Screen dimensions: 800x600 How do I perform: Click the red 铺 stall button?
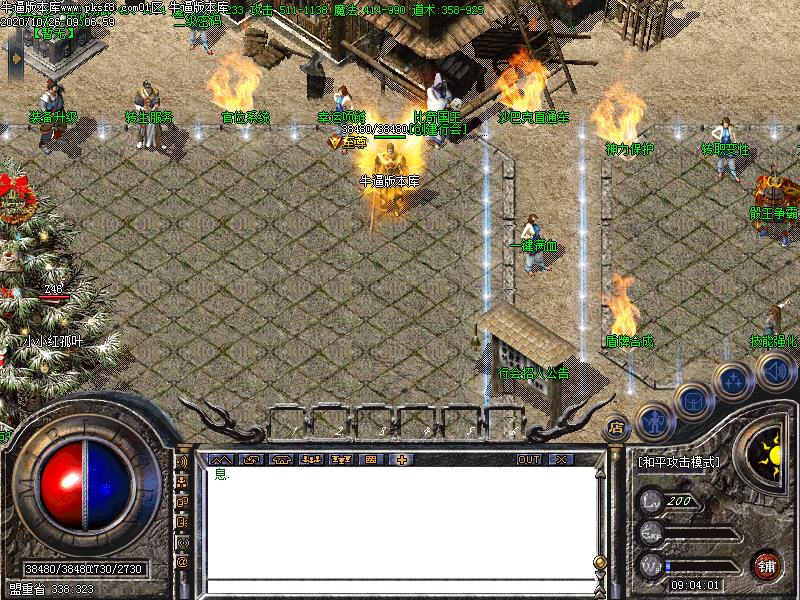[x=767, y=563]
